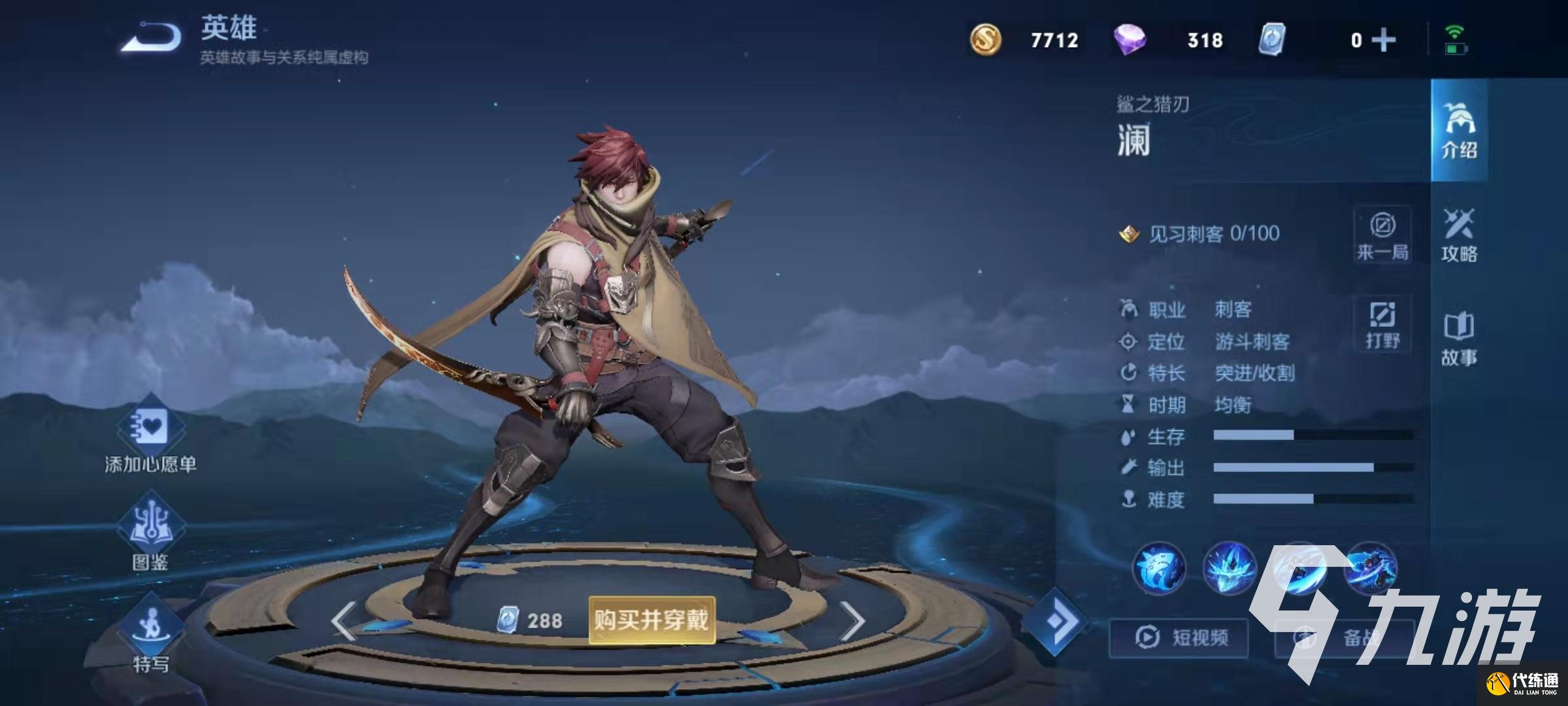Click the gold coin currency icon
1568x706 pixels.
[x=985, y=40]
